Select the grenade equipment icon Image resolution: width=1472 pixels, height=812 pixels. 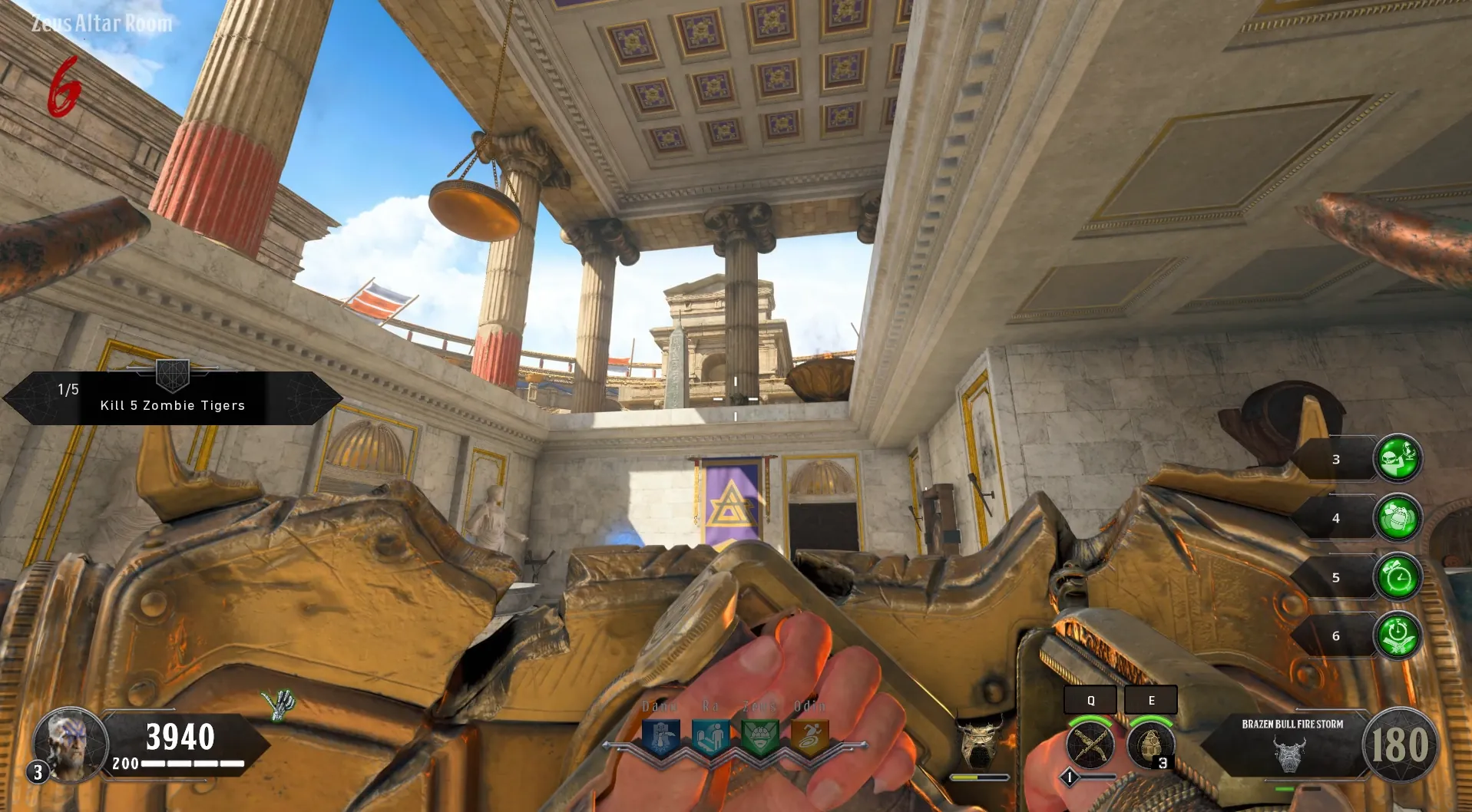coord(1150,744)
